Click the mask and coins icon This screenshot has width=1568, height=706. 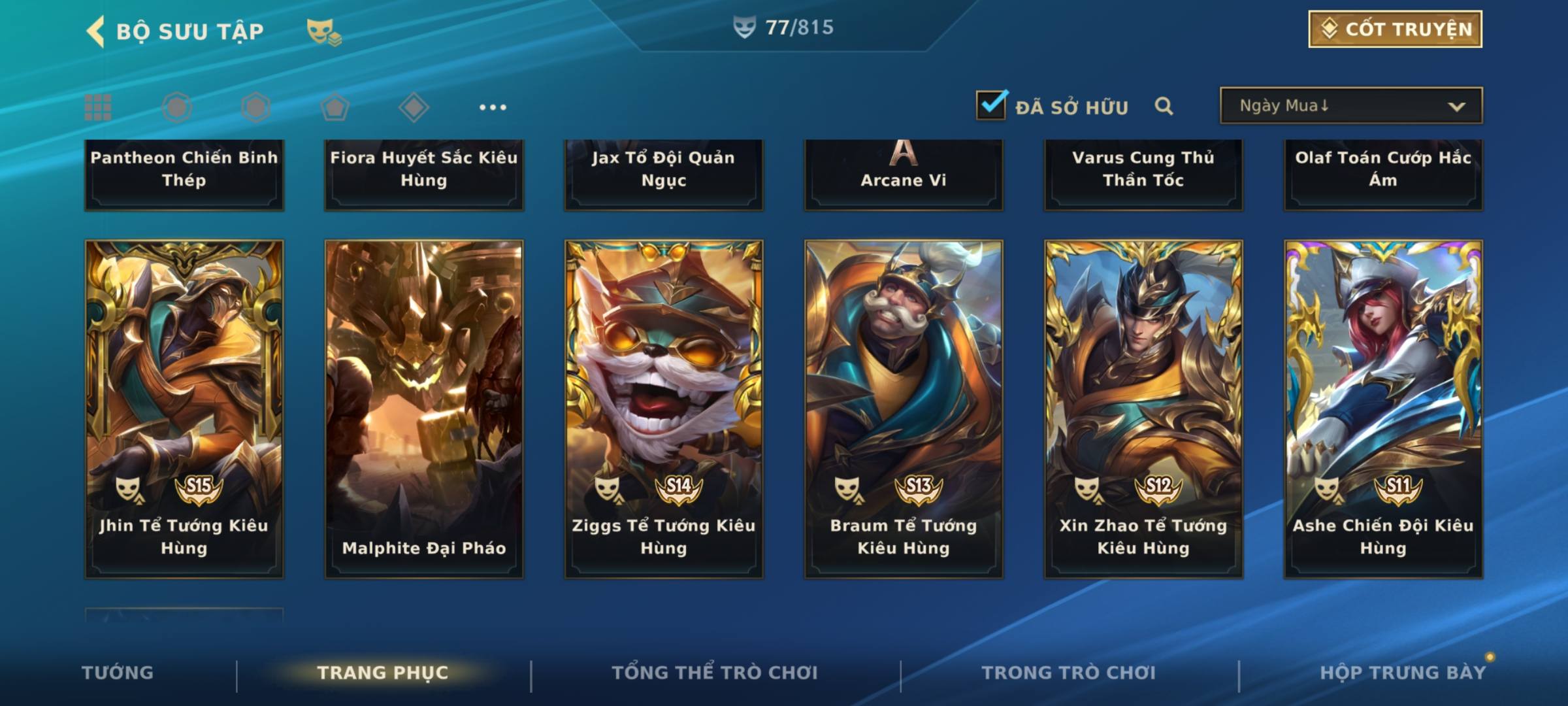tap(324, 31)
